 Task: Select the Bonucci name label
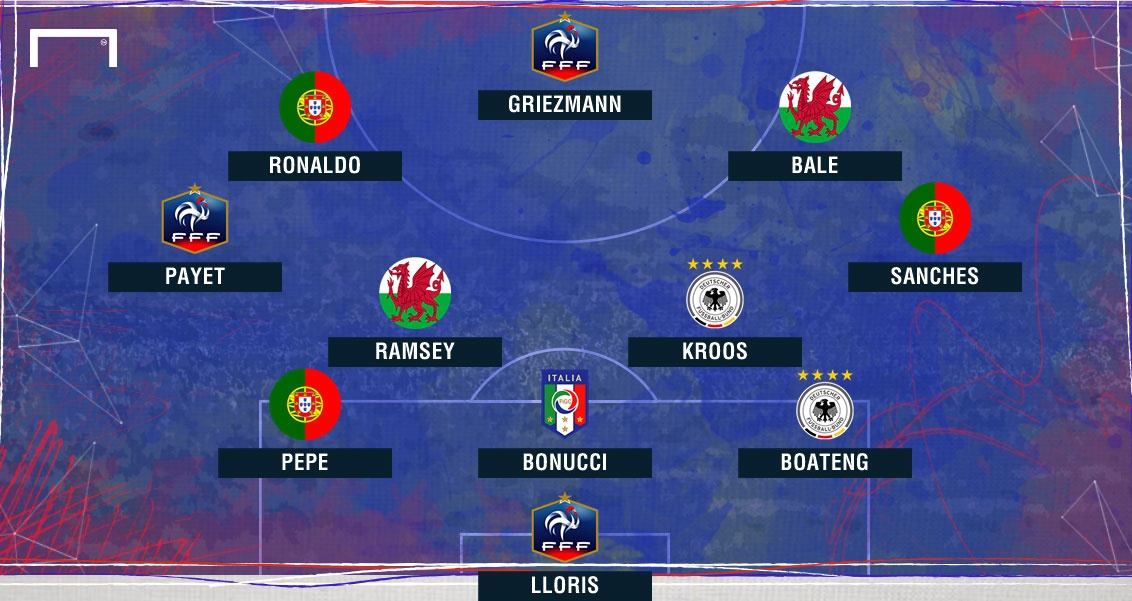coord(565,462)
